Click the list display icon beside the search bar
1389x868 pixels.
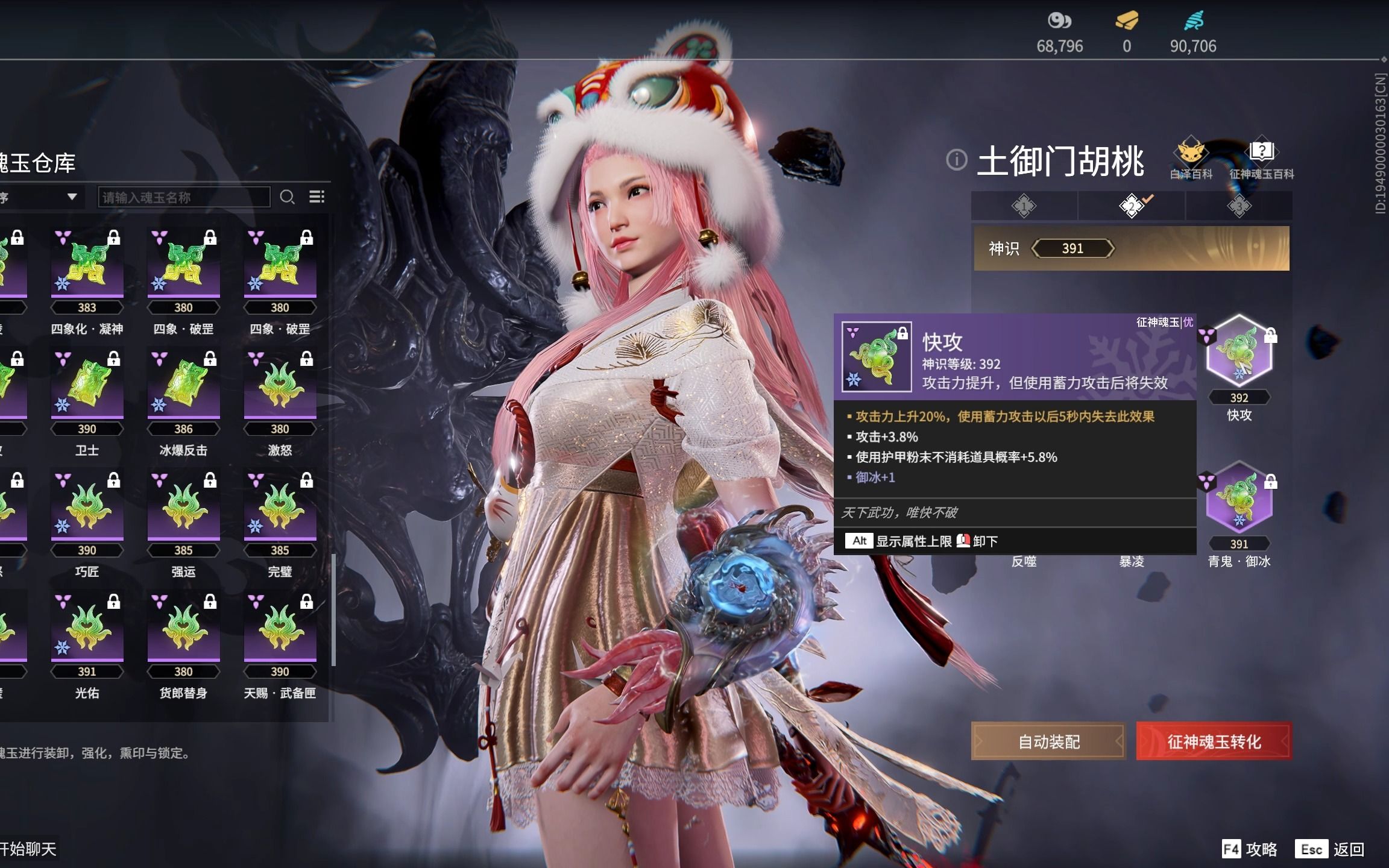(x=318, y=197)
